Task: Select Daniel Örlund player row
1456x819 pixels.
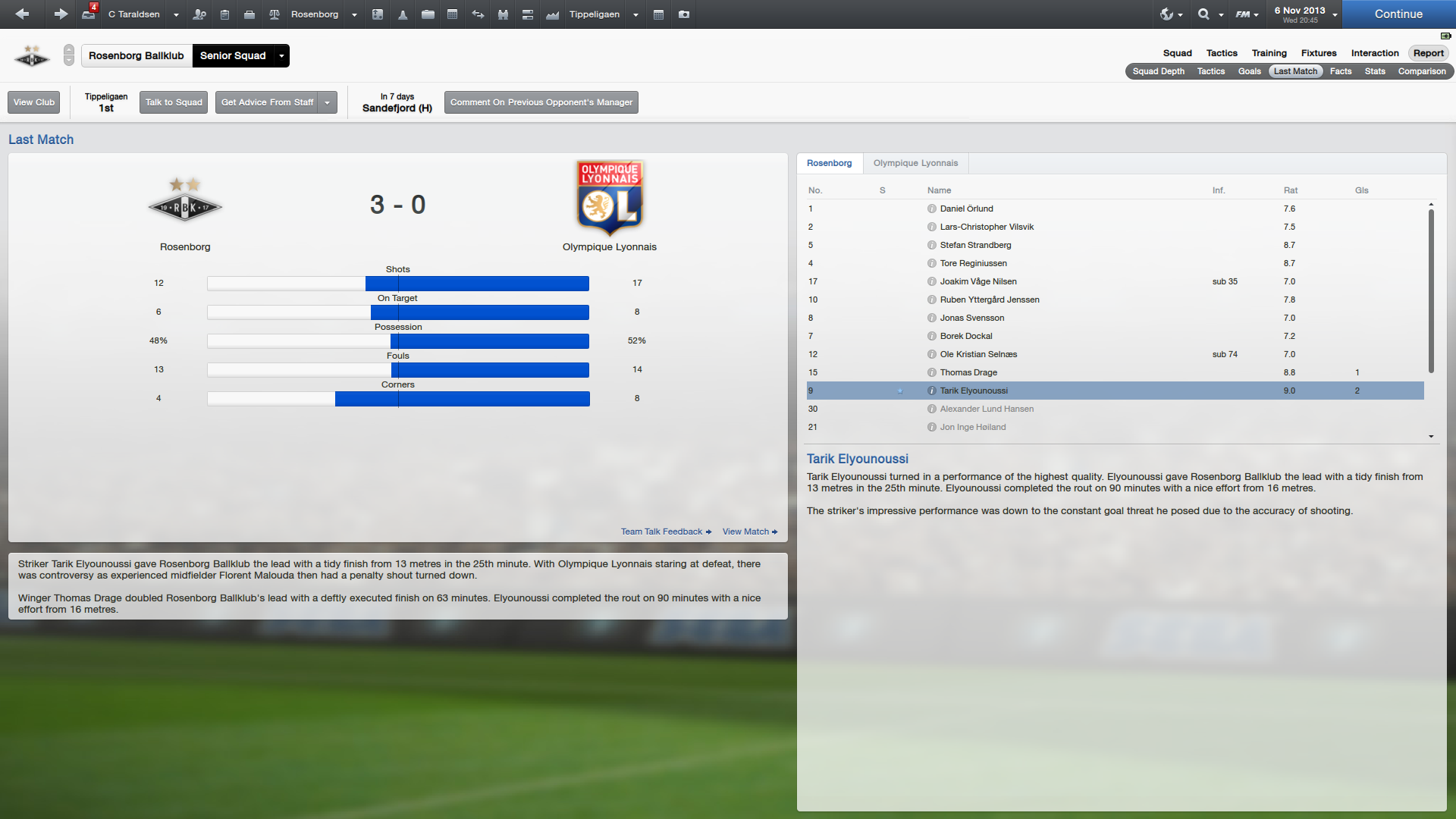Action: tap(966, 209)
